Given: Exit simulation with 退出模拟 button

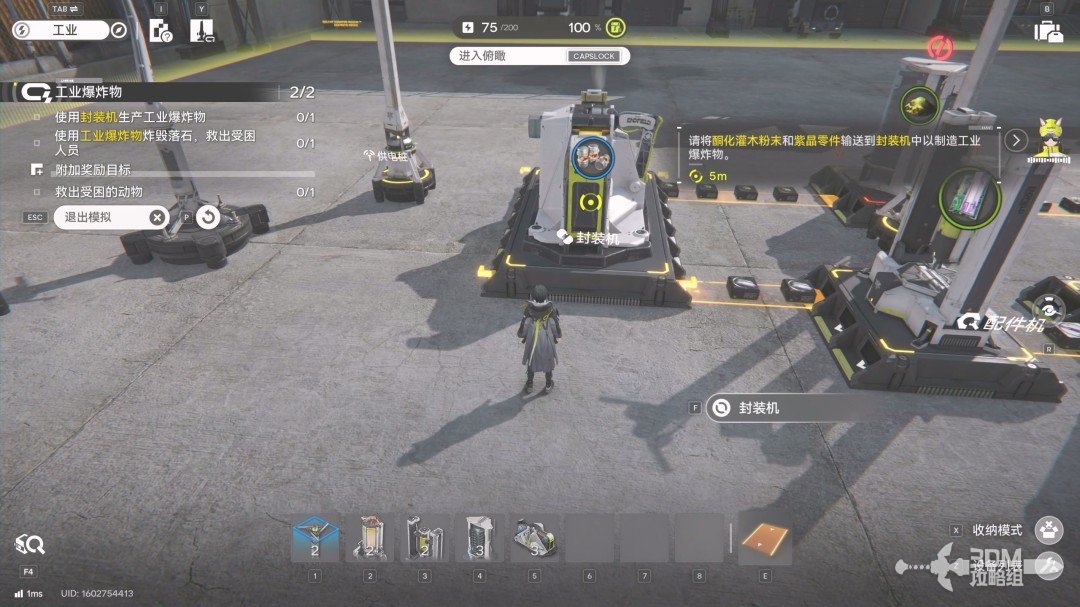Looking at the screenshot, I should 110,217.
